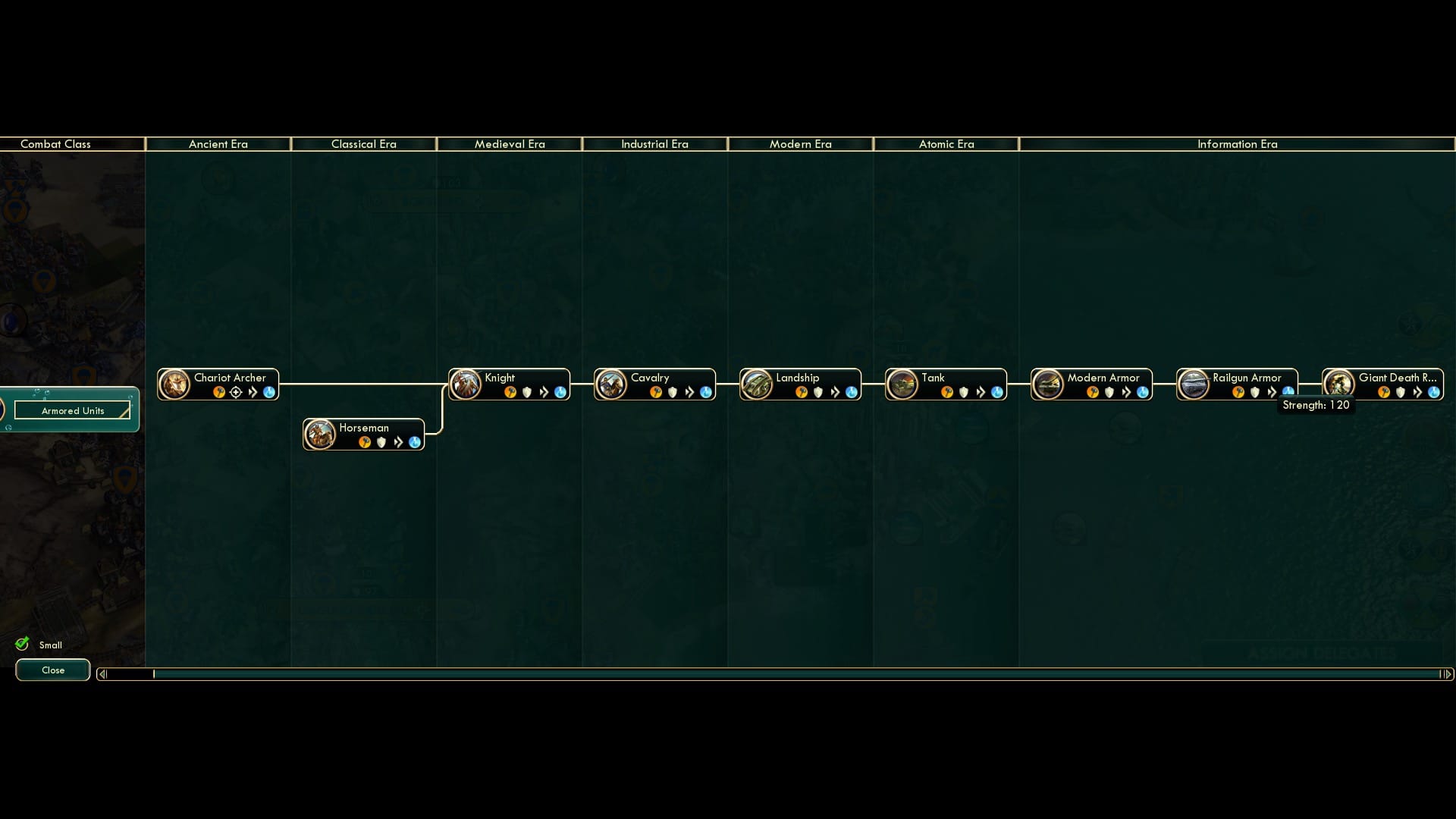Click the Giant Death Robot portrait
The width and height of the screenshot is (1456, 819).
pos(1339,384)
